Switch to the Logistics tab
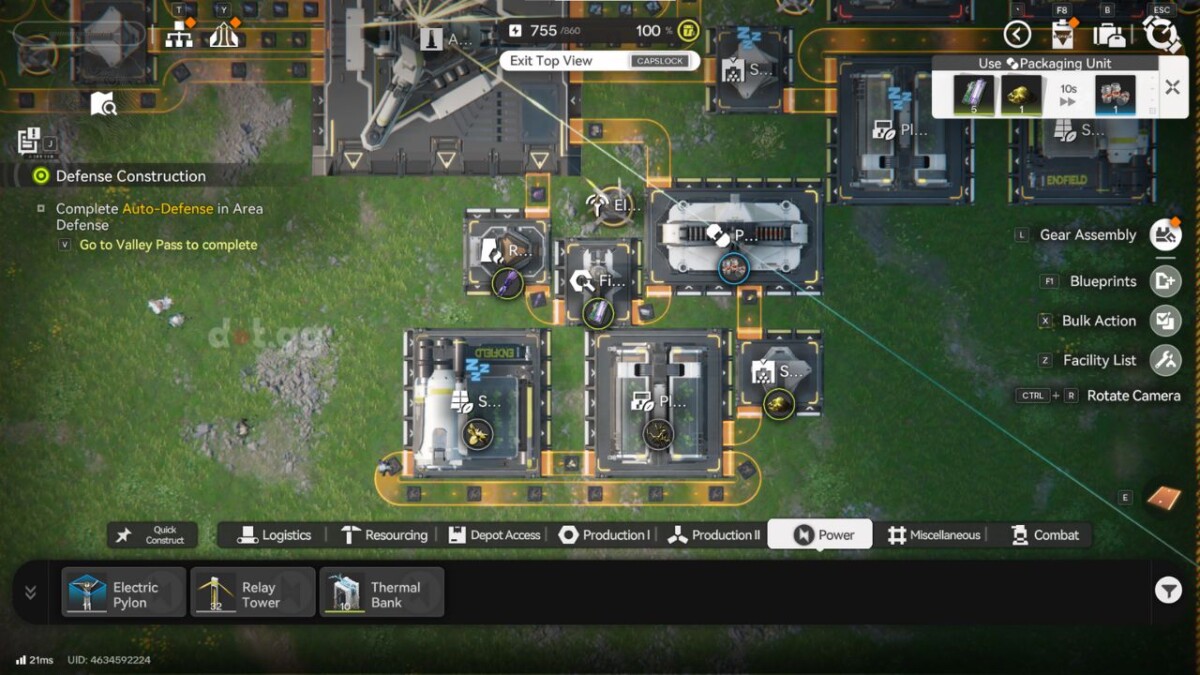 pyautogui.click(x=275, y=535)
